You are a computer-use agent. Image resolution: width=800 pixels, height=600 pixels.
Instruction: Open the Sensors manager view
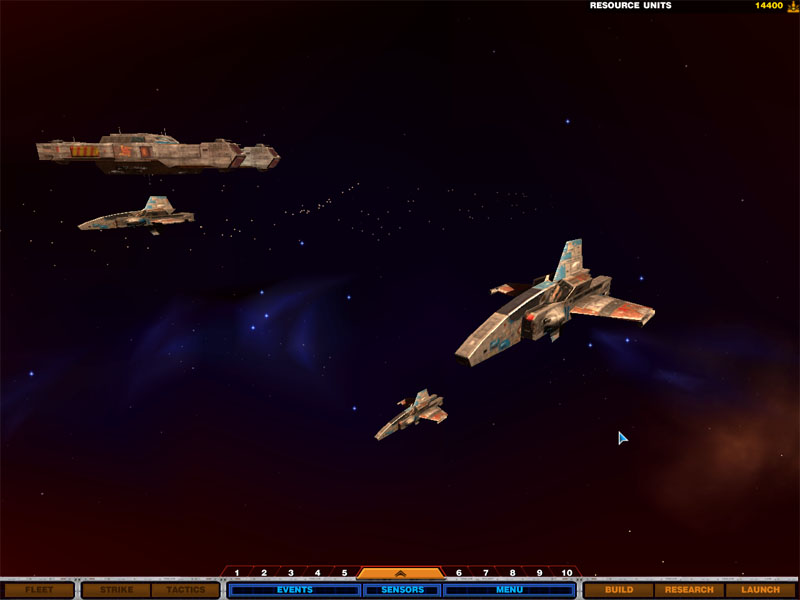coord(402,590)
